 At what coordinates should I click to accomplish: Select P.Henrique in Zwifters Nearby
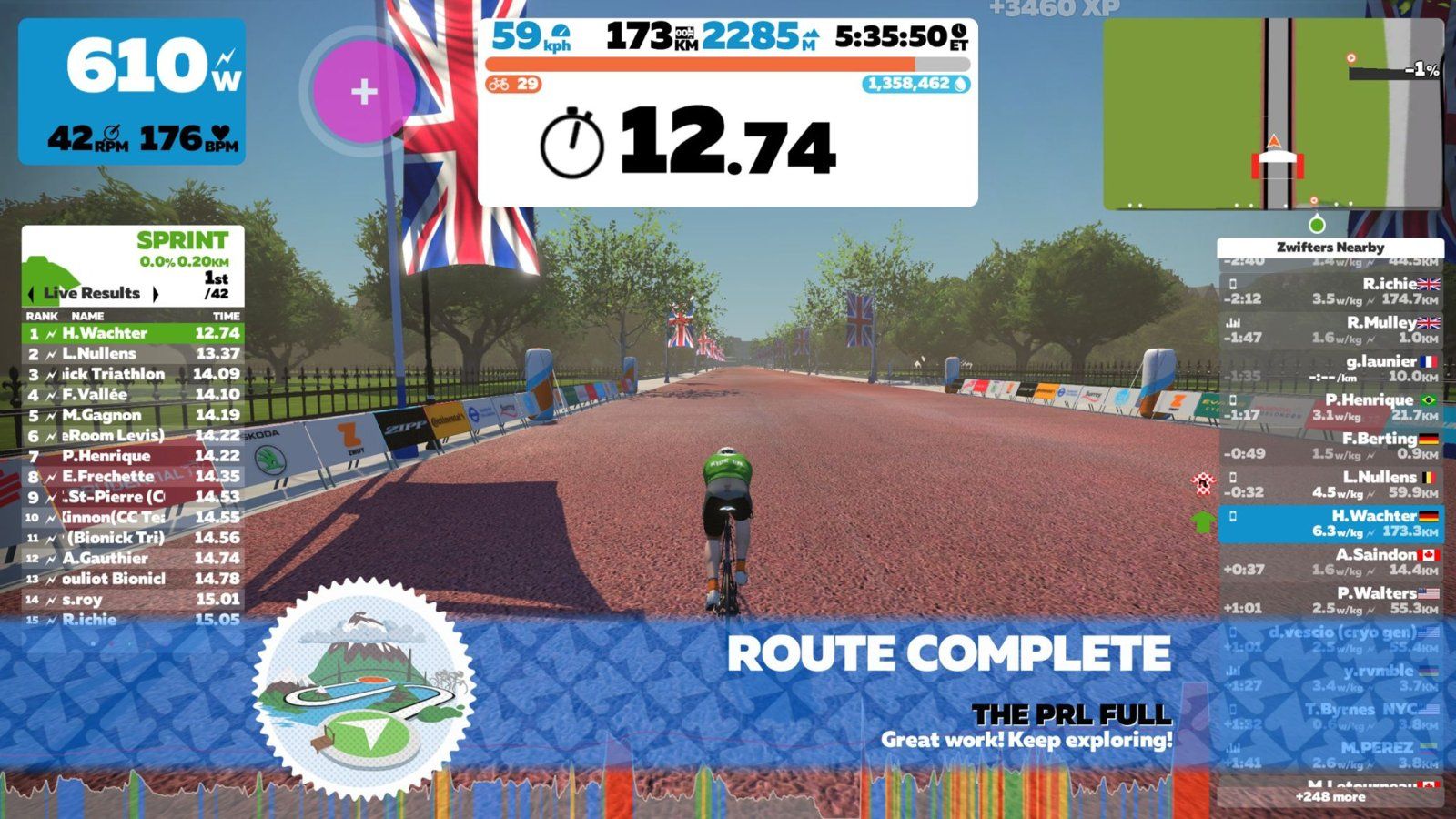coord(1330,407)
